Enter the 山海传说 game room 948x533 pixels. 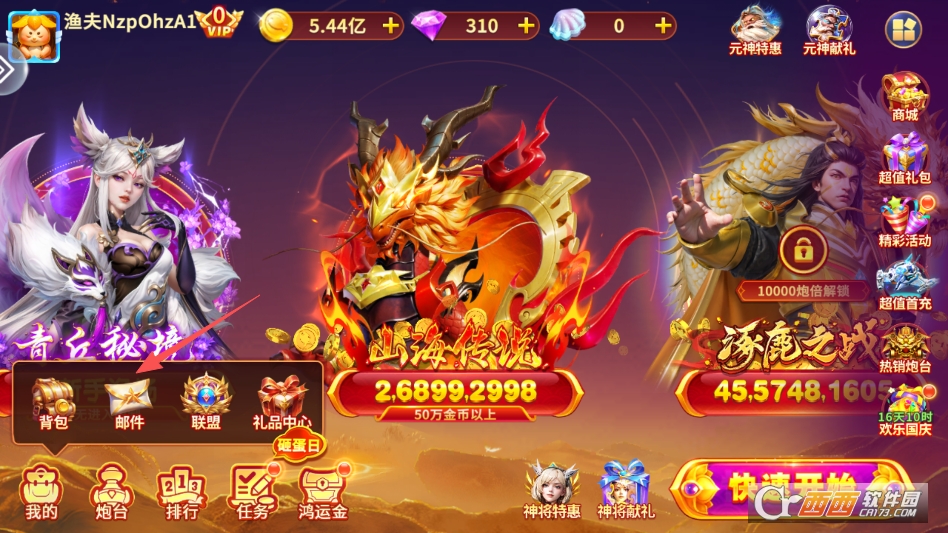(x=454, y=300)
